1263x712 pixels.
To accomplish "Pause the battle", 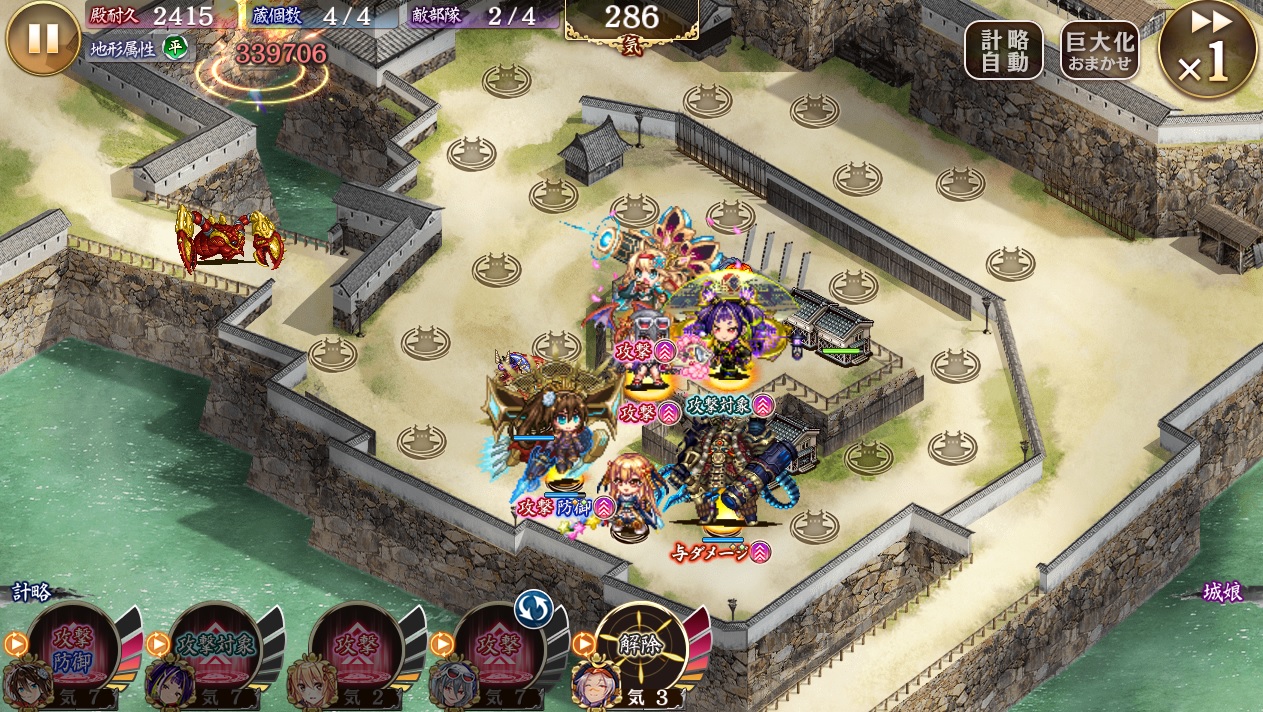I will pyautogui.click(x=43, y=39).
